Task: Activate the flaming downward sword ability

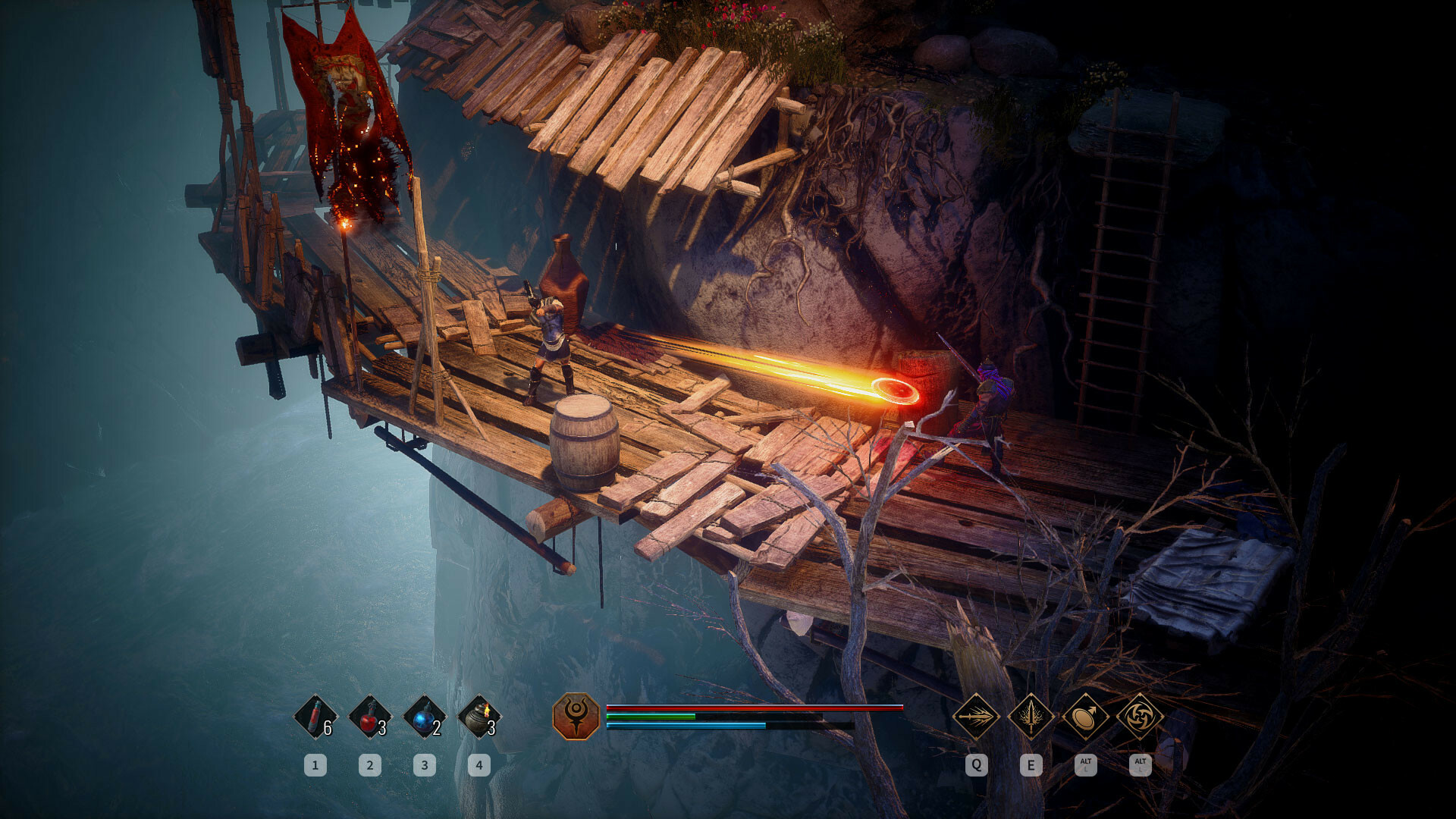Action: coord(1031,716)
